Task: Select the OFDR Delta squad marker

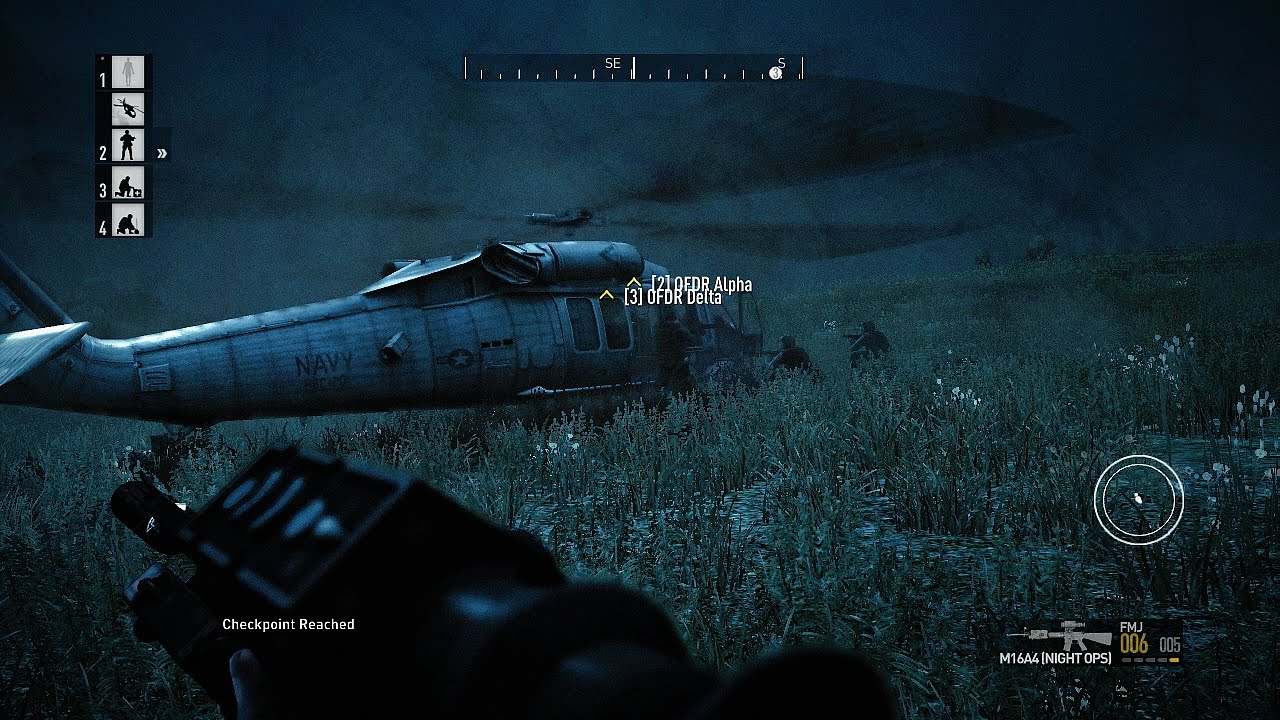Action: [606, 296]
